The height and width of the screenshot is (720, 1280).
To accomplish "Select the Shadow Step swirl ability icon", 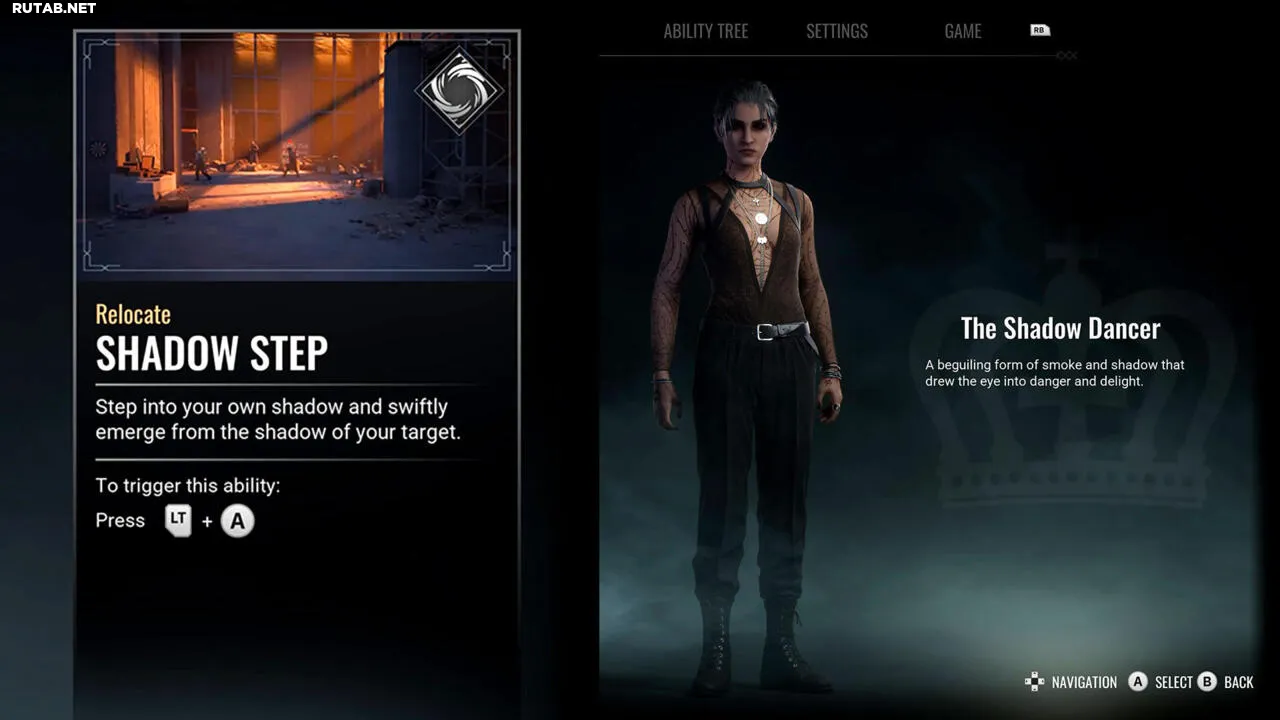I will 459,89.
